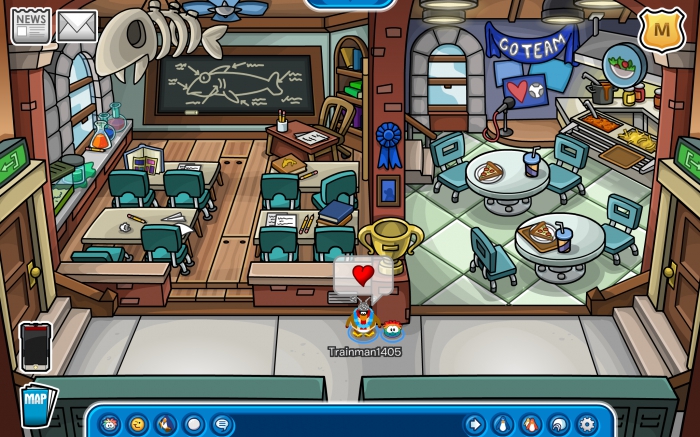Click the send message arrow button
Image resolution: width=700 pixels, height=437 pixels.
click(x=474, y=424)
